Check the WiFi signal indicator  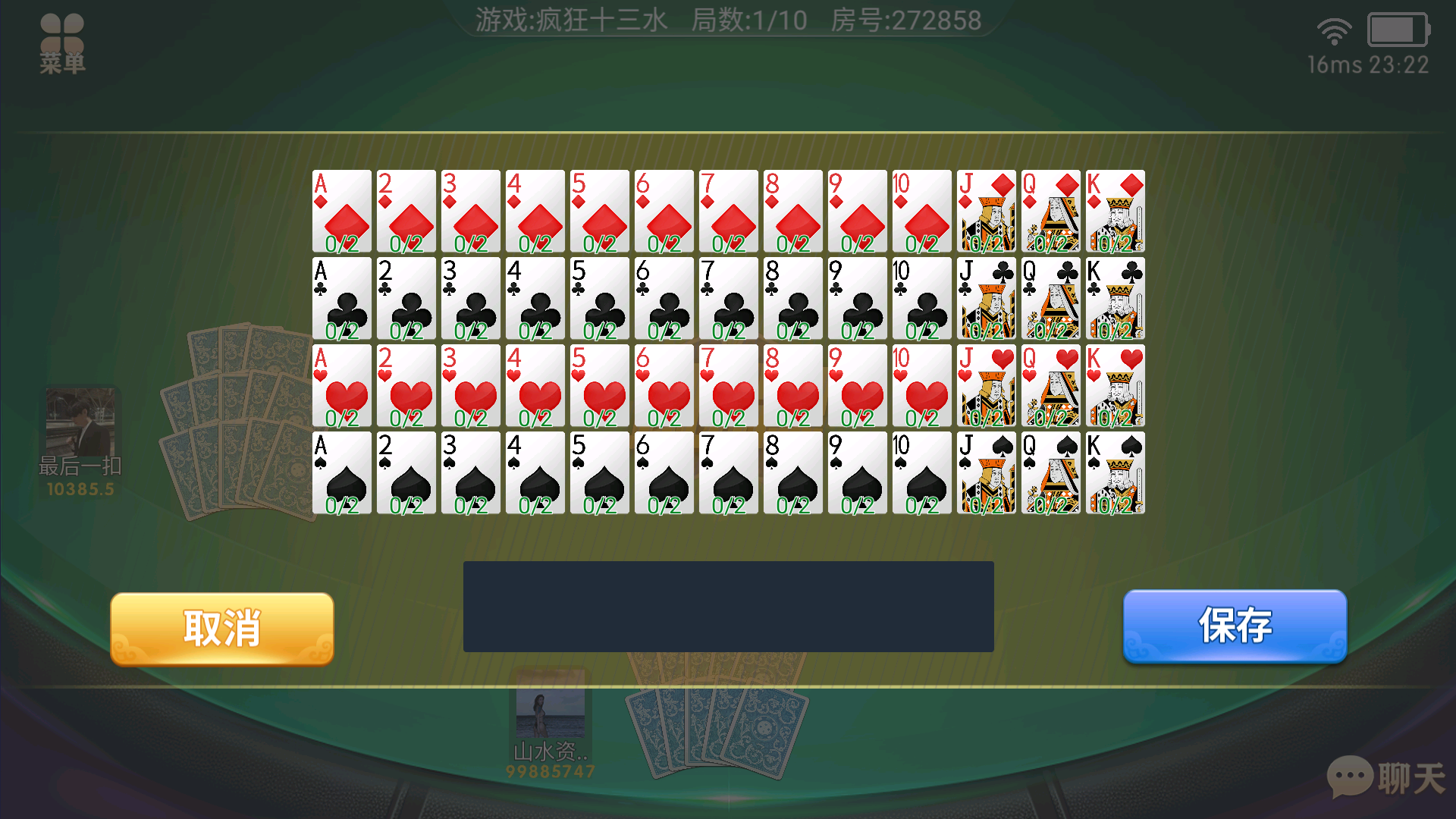[x=1334, y=32]
